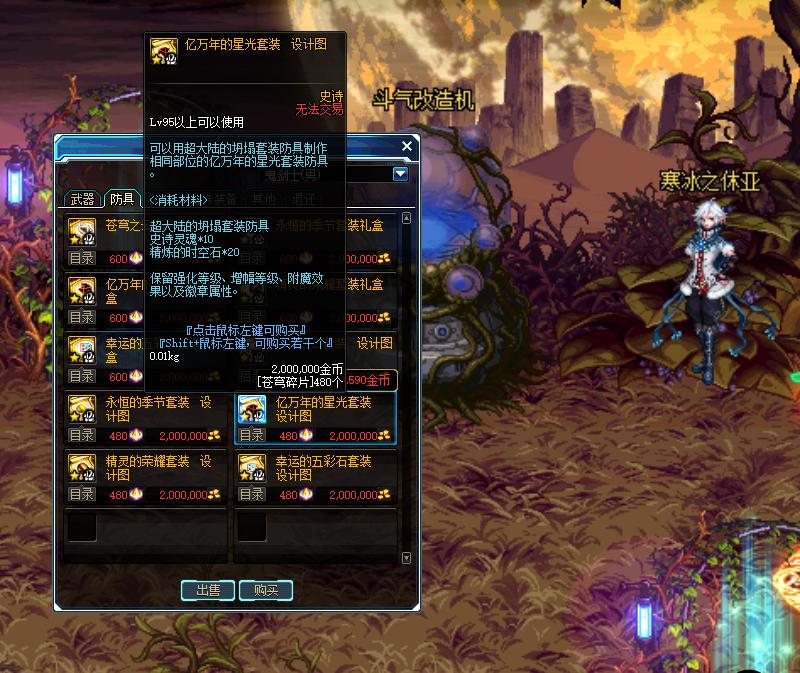800x673 pixels.
Task: Open 目录 for 永恒的季节套装 设计图
Action: click(82, 436)
